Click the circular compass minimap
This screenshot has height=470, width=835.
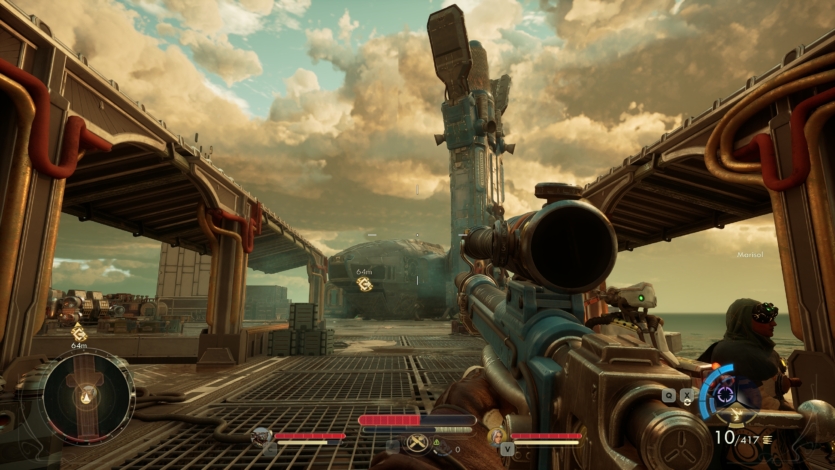coord(88,398)
